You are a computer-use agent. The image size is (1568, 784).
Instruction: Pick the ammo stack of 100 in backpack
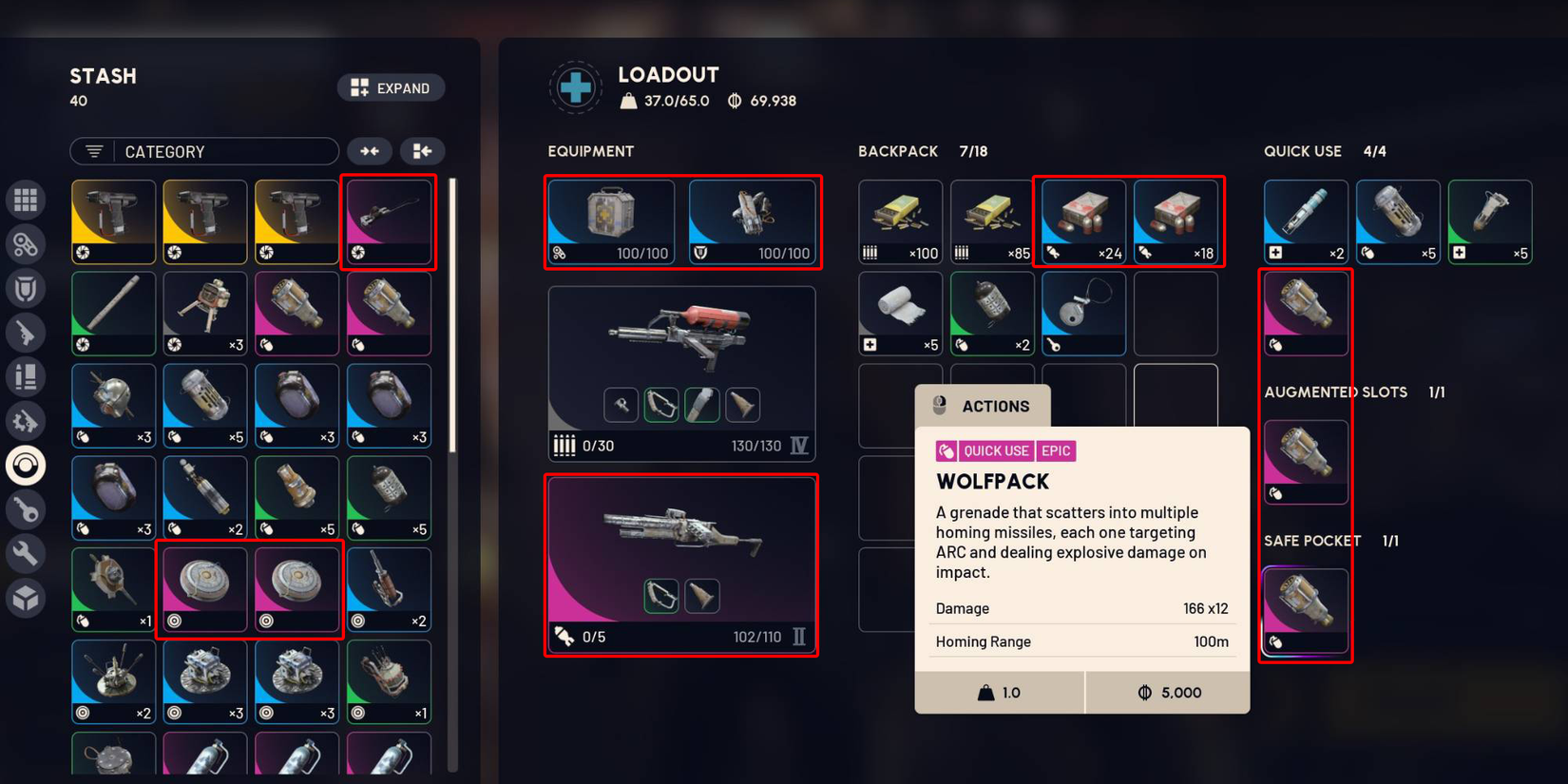pos(900,222)
